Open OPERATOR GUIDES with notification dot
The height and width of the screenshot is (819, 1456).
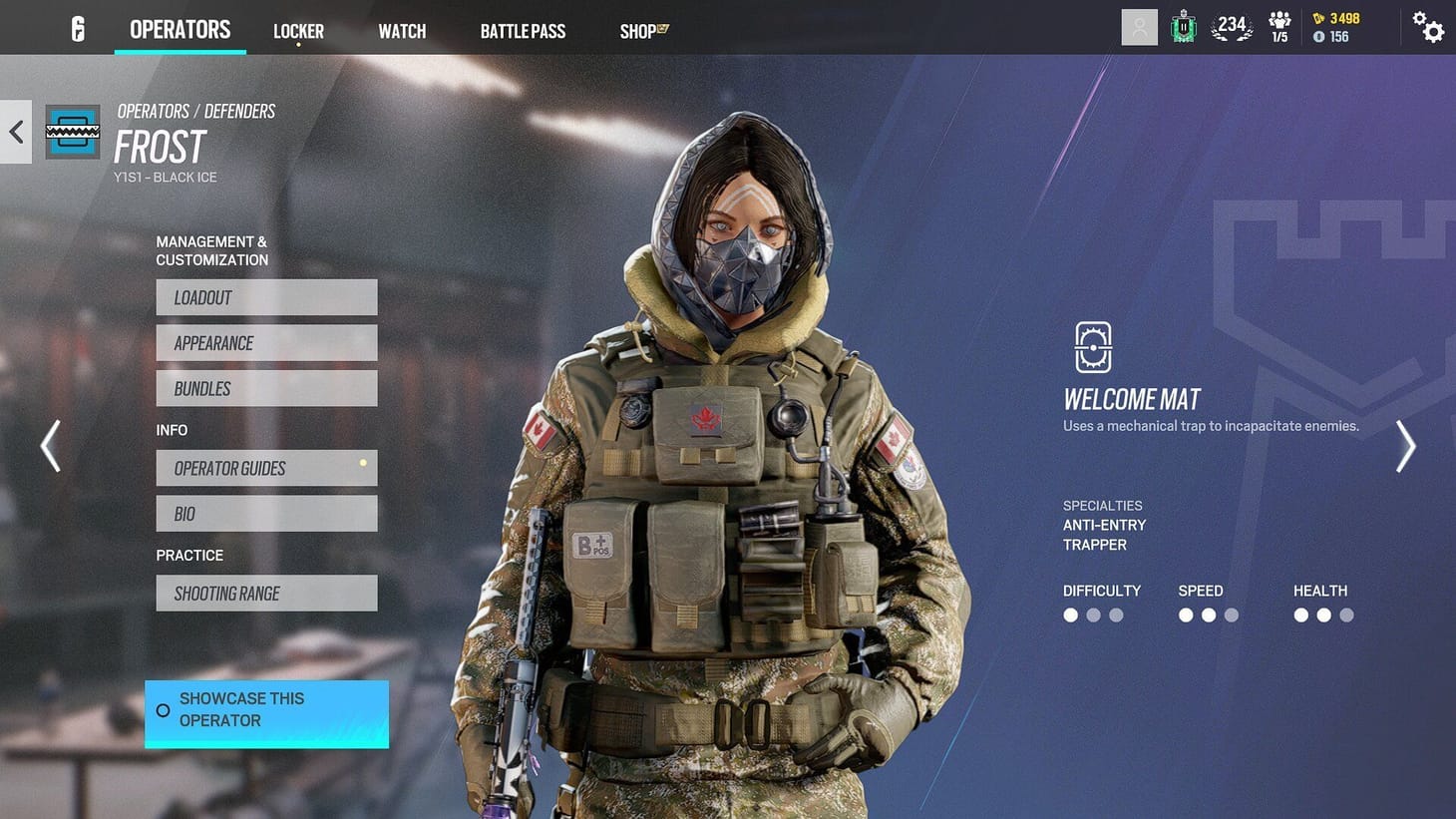click(266, 468)
